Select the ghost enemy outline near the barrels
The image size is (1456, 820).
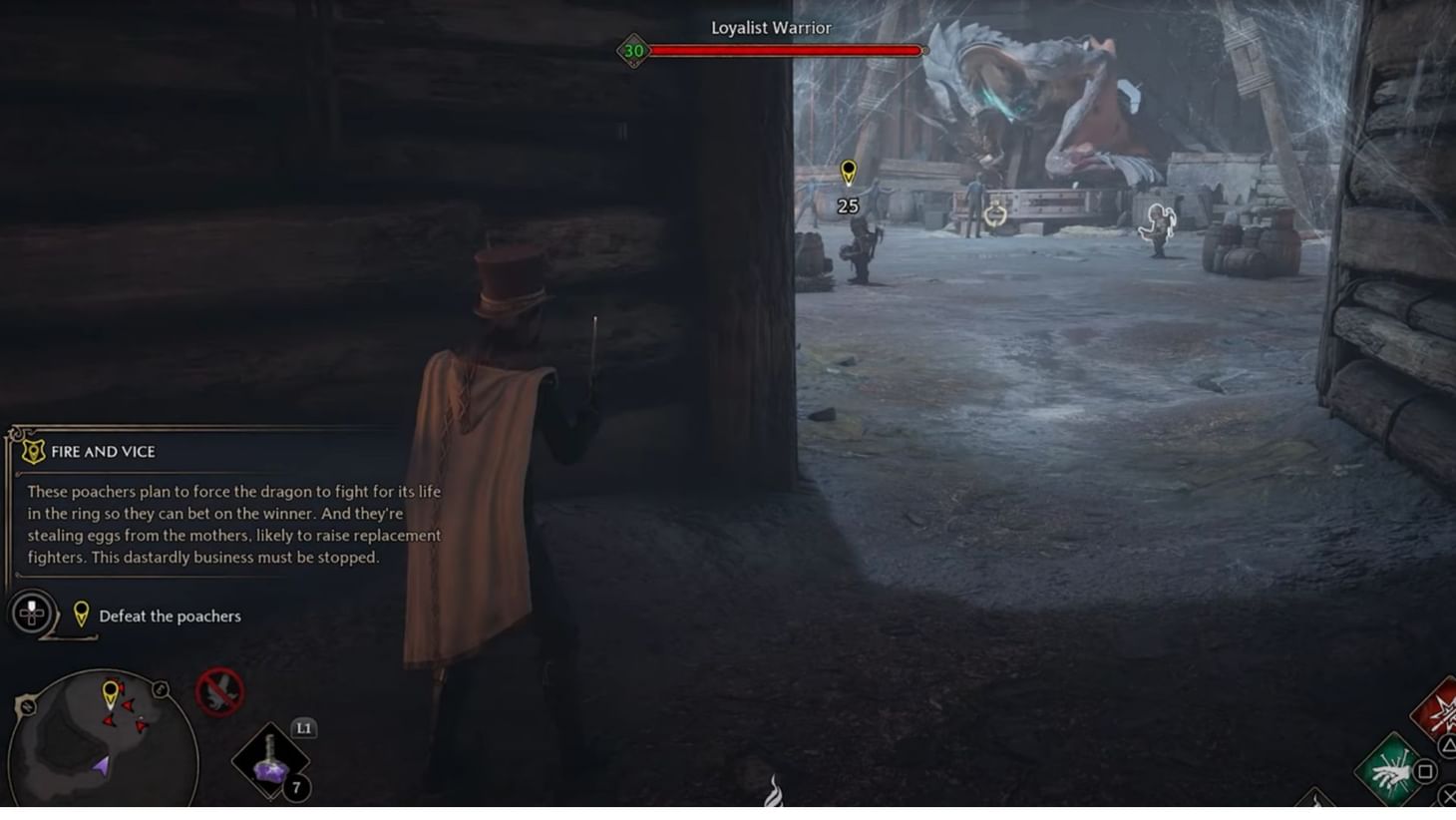1156,221
